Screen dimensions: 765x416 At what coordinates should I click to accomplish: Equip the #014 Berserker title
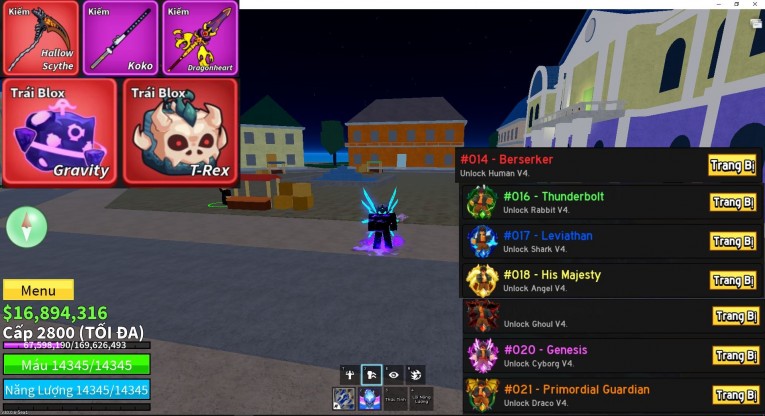733,165
